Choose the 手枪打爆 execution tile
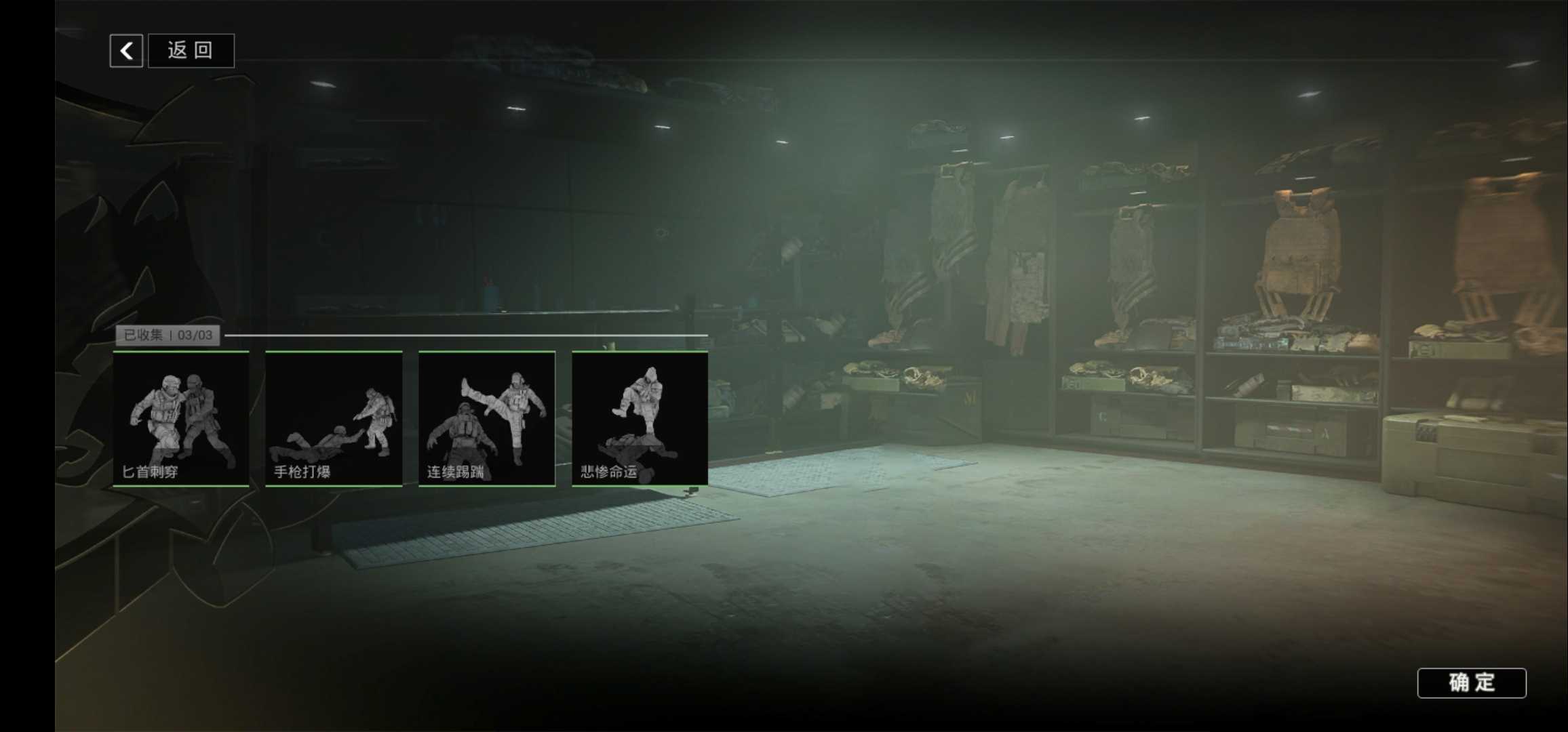Viewport: 1568px width, 732px height. click(334, 418)
